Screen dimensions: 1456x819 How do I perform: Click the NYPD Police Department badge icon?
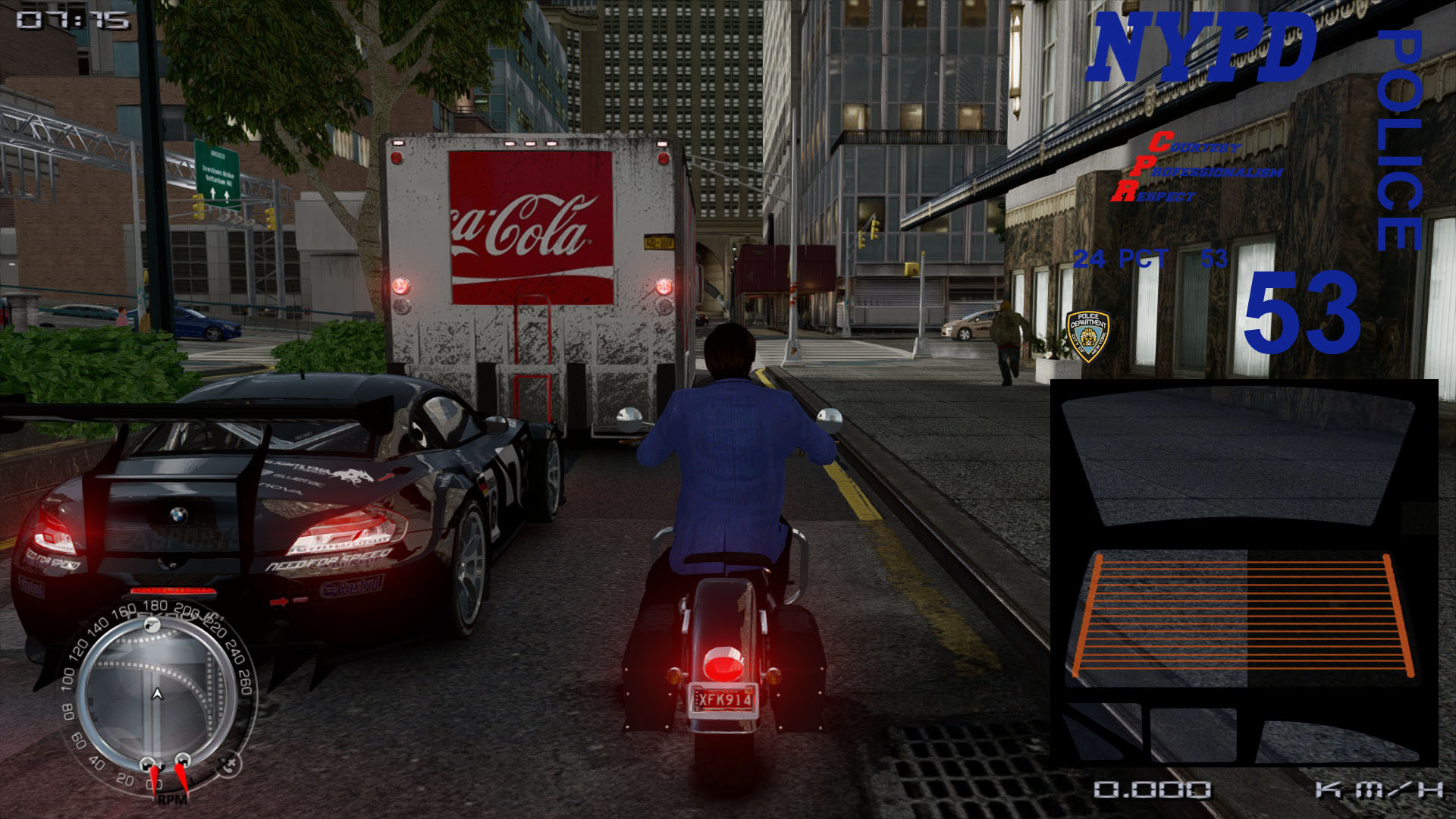1087,334
